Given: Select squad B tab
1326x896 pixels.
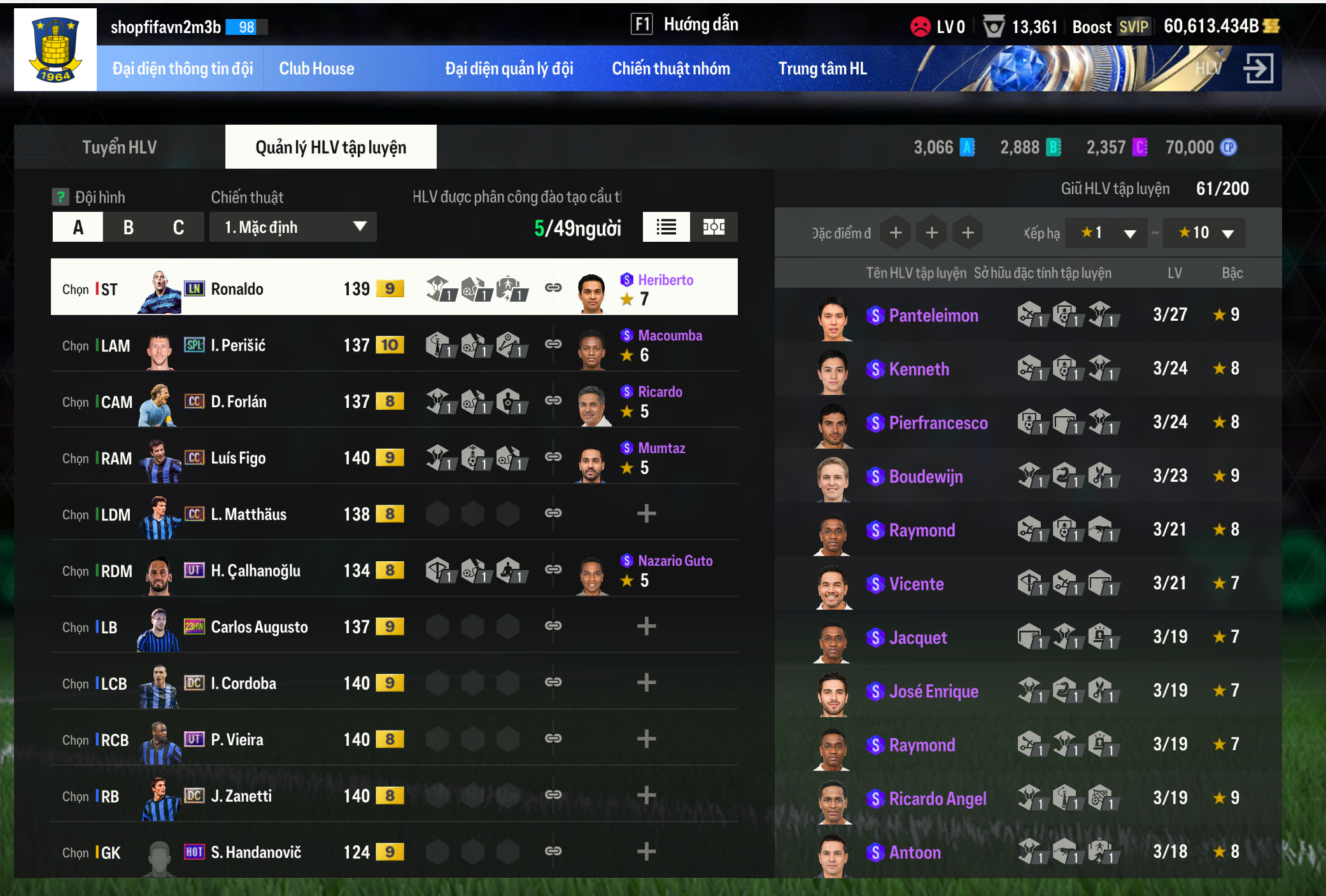Looking at the screenshot, I should coord(129,227).
